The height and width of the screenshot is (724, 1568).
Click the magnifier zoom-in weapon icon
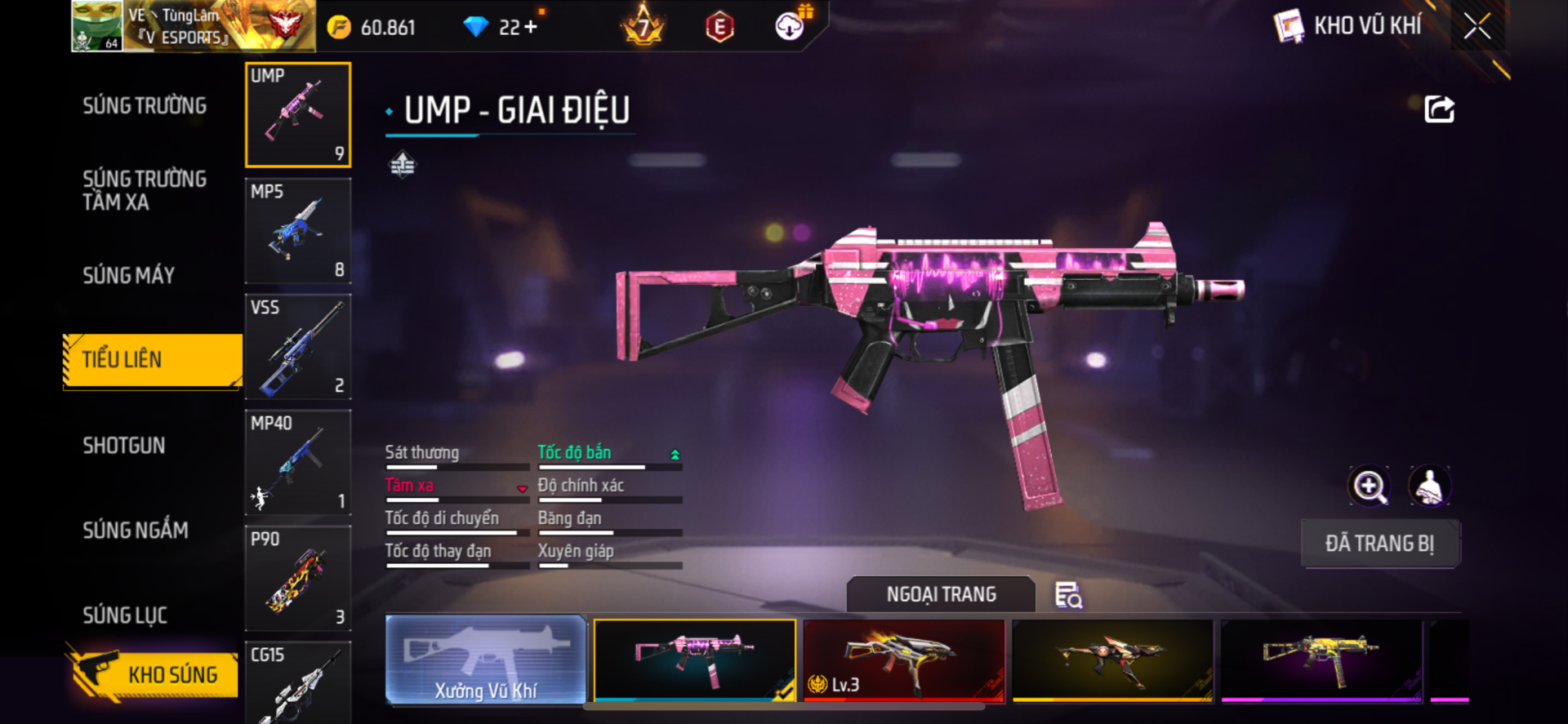(x=1369, y=486)
